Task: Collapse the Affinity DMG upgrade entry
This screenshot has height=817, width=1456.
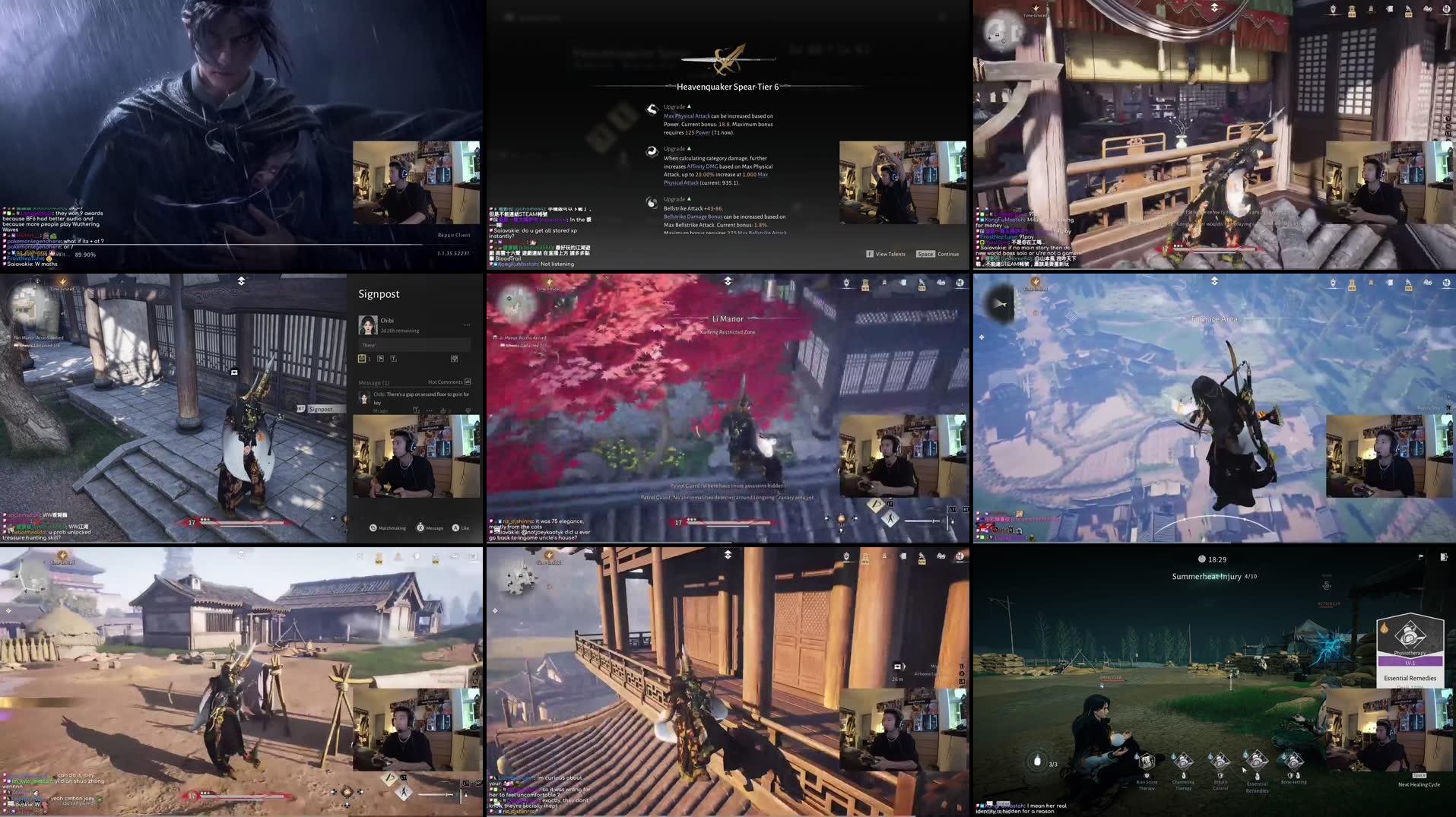Action: pos(690,149)
